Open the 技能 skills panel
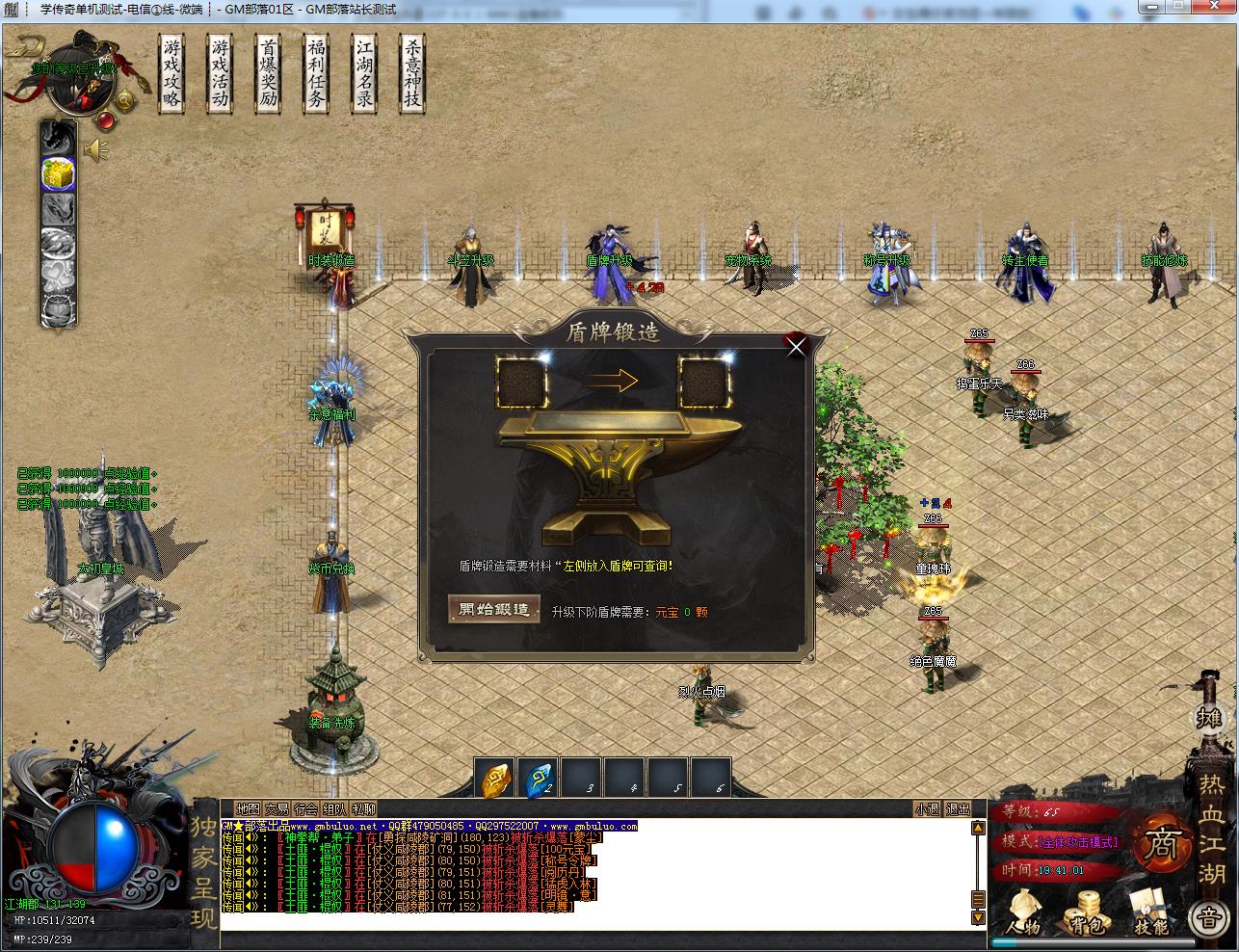Screen dimensions: 1239x952 [x=1149, y=912]
